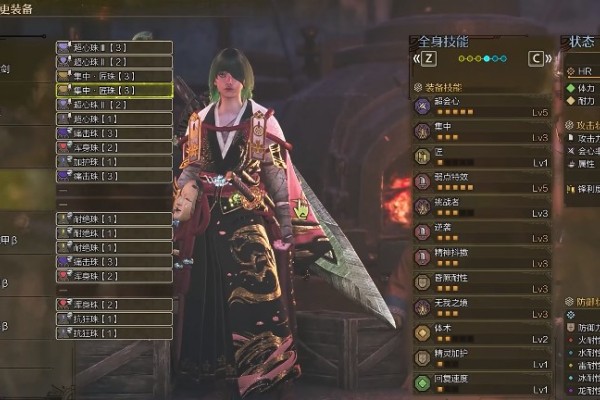Select the 回复速度 skill row
The height and width of the screenshot is (400, 600).
tap(482, 384)
